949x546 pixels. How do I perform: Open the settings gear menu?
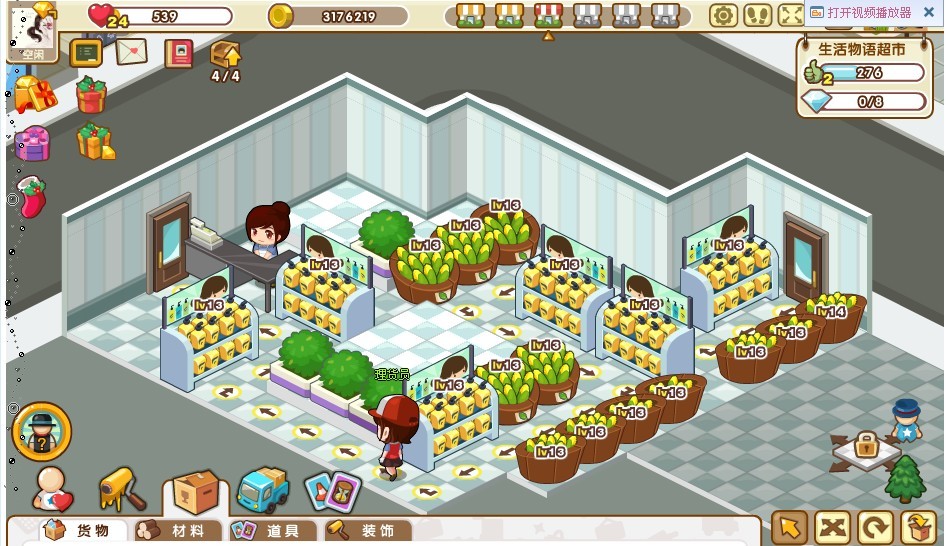coord(724,15)
